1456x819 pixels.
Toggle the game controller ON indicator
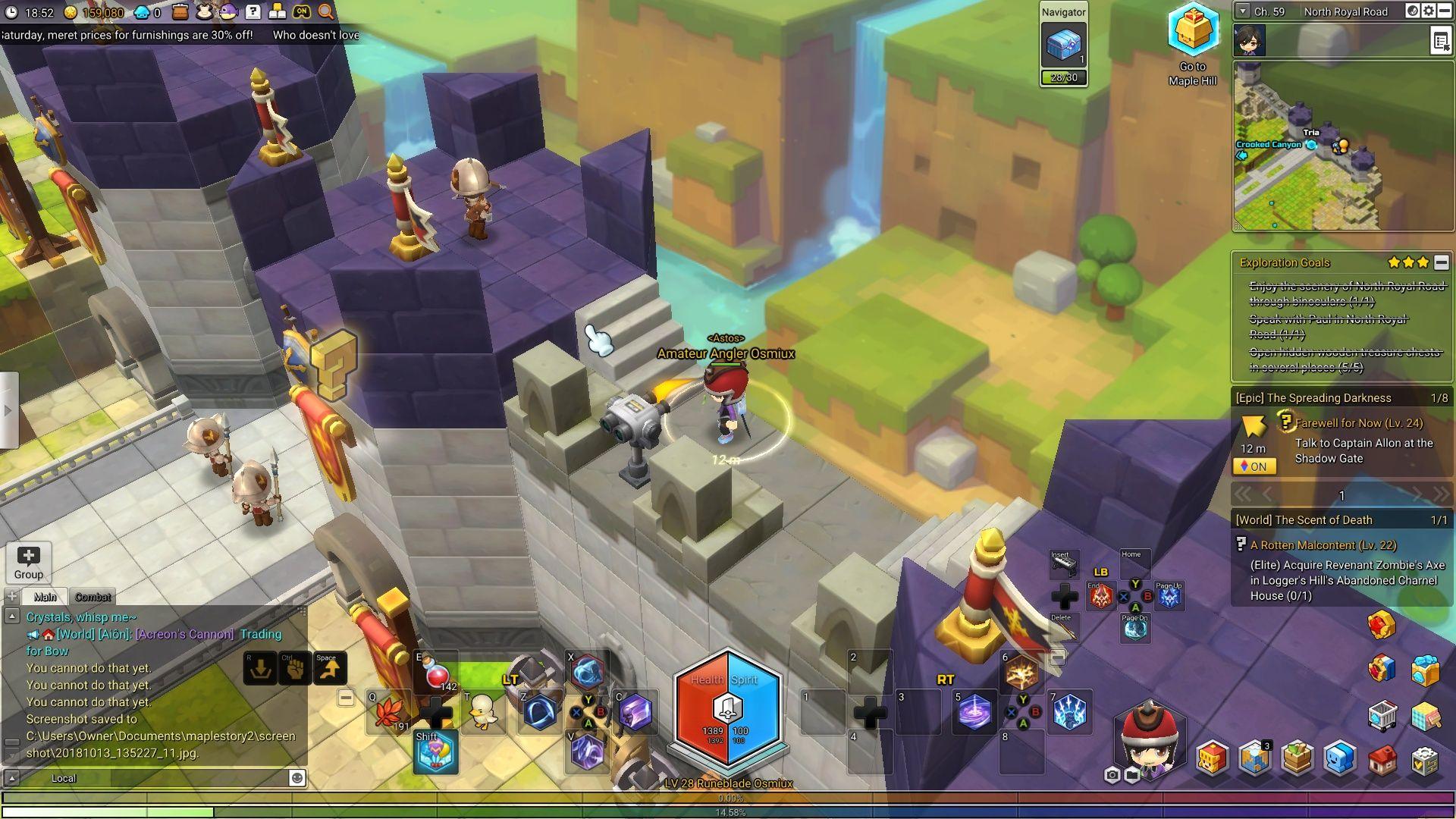pos(302,11)
